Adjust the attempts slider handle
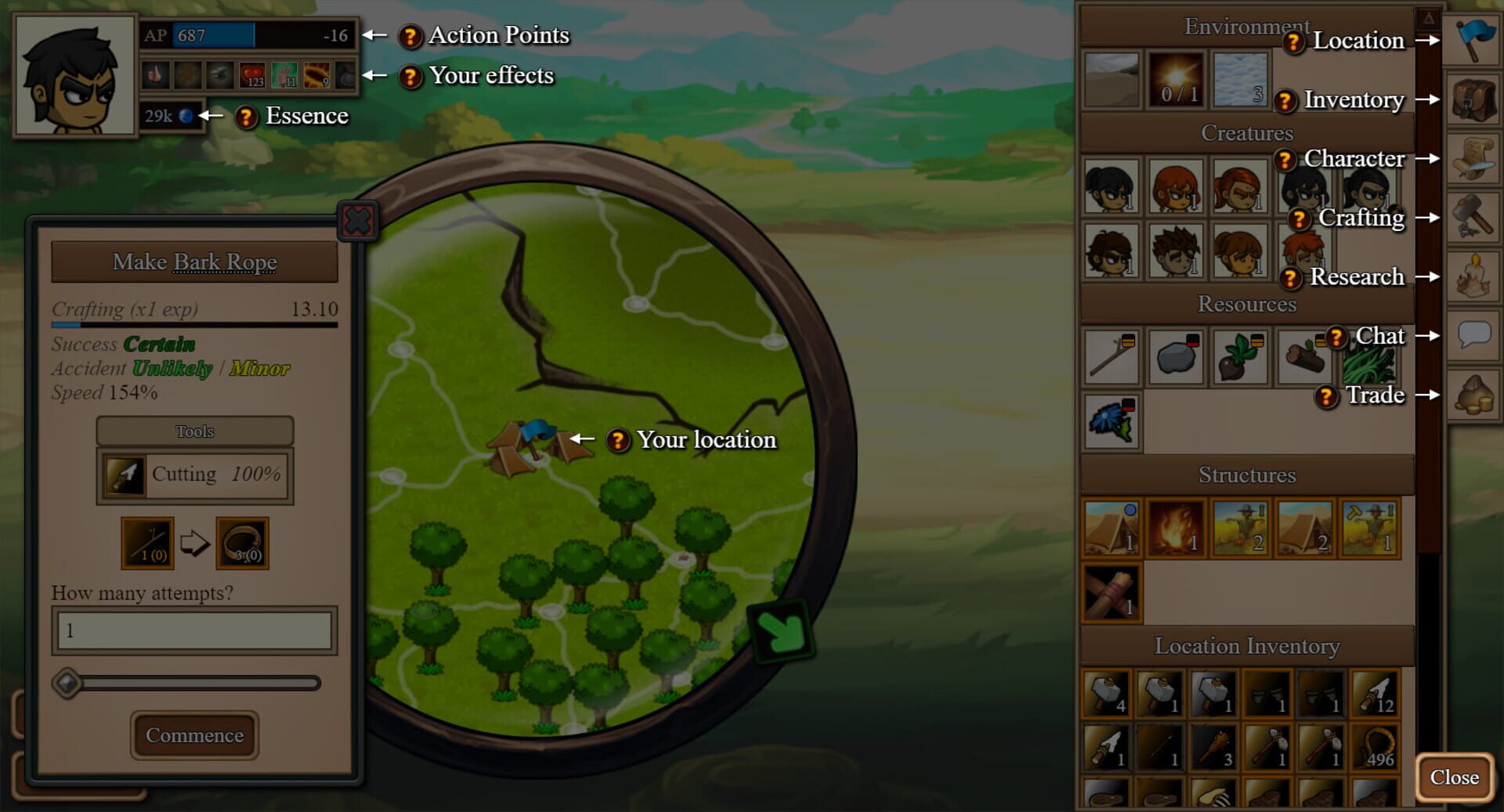The height and width of the screenshot is (812, 1504). [x=67, y=684]
